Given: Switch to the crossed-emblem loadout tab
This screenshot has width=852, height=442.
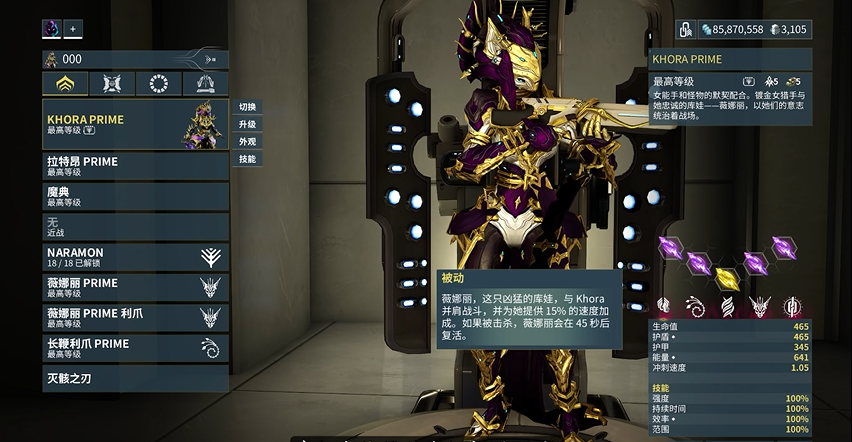Looking at the screenshot, I should pos(112,84).
